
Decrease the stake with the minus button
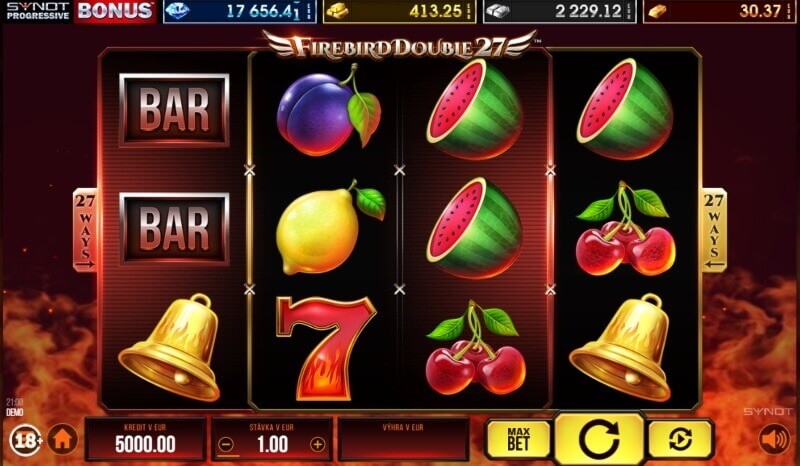pos(227,444)
